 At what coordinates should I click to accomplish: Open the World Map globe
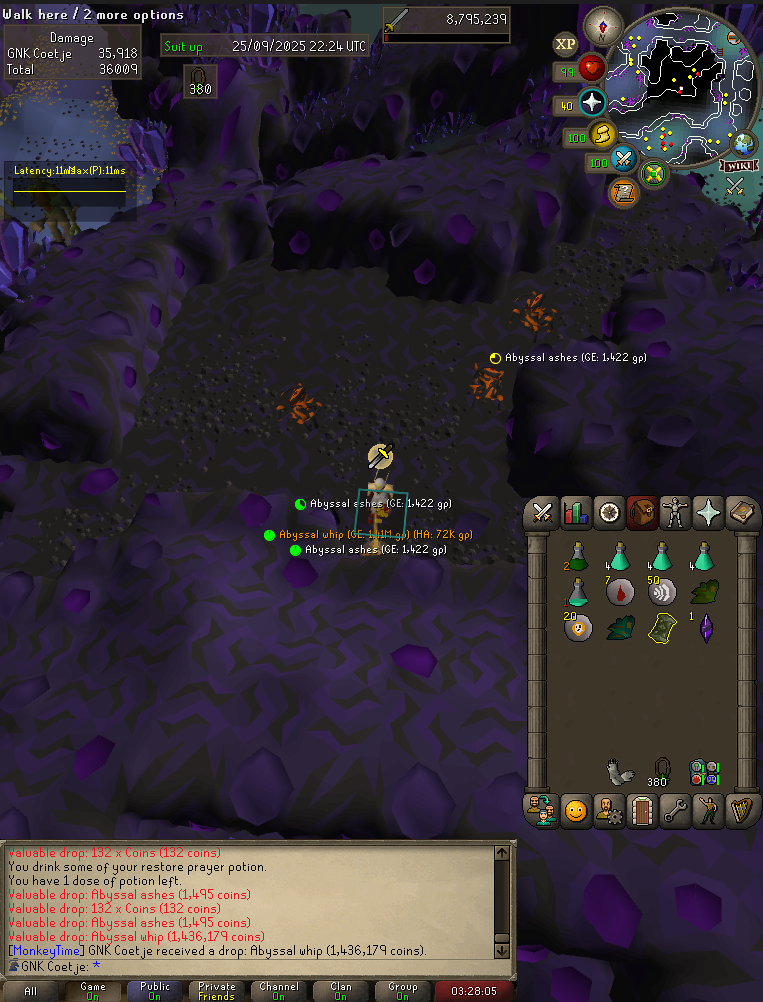pyautogui.click(x=744, y=143)
